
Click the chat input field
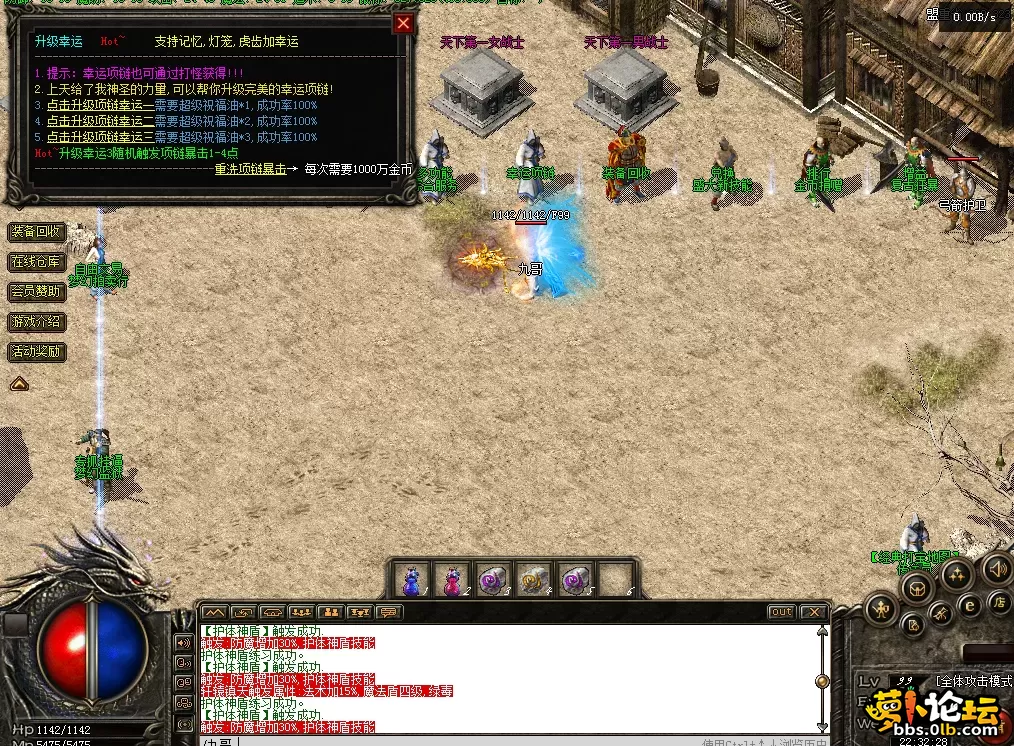(x=450, y=741)
